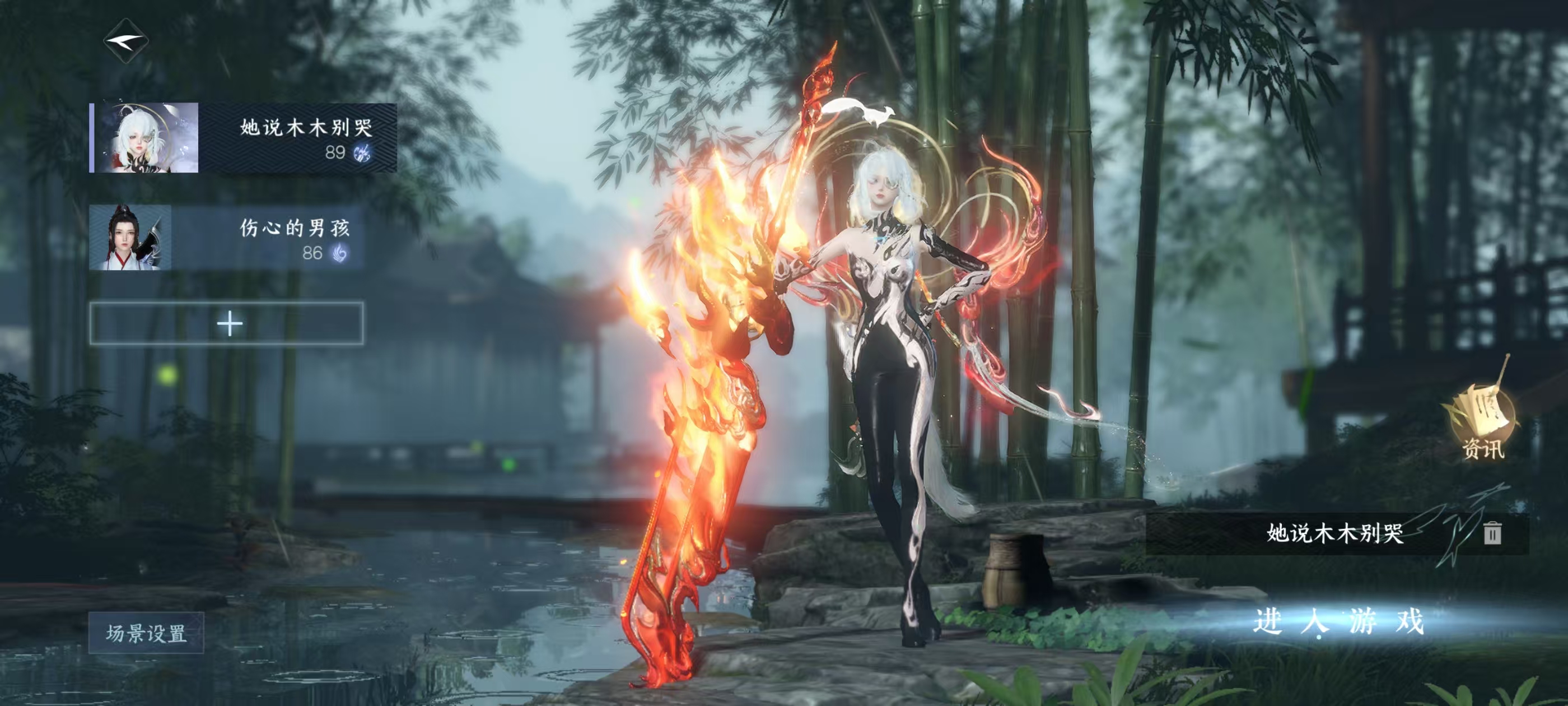Screen dimensions: 1568x706
Task: Open 场景设置 scene settings
Action: click(x=146, y=633)
